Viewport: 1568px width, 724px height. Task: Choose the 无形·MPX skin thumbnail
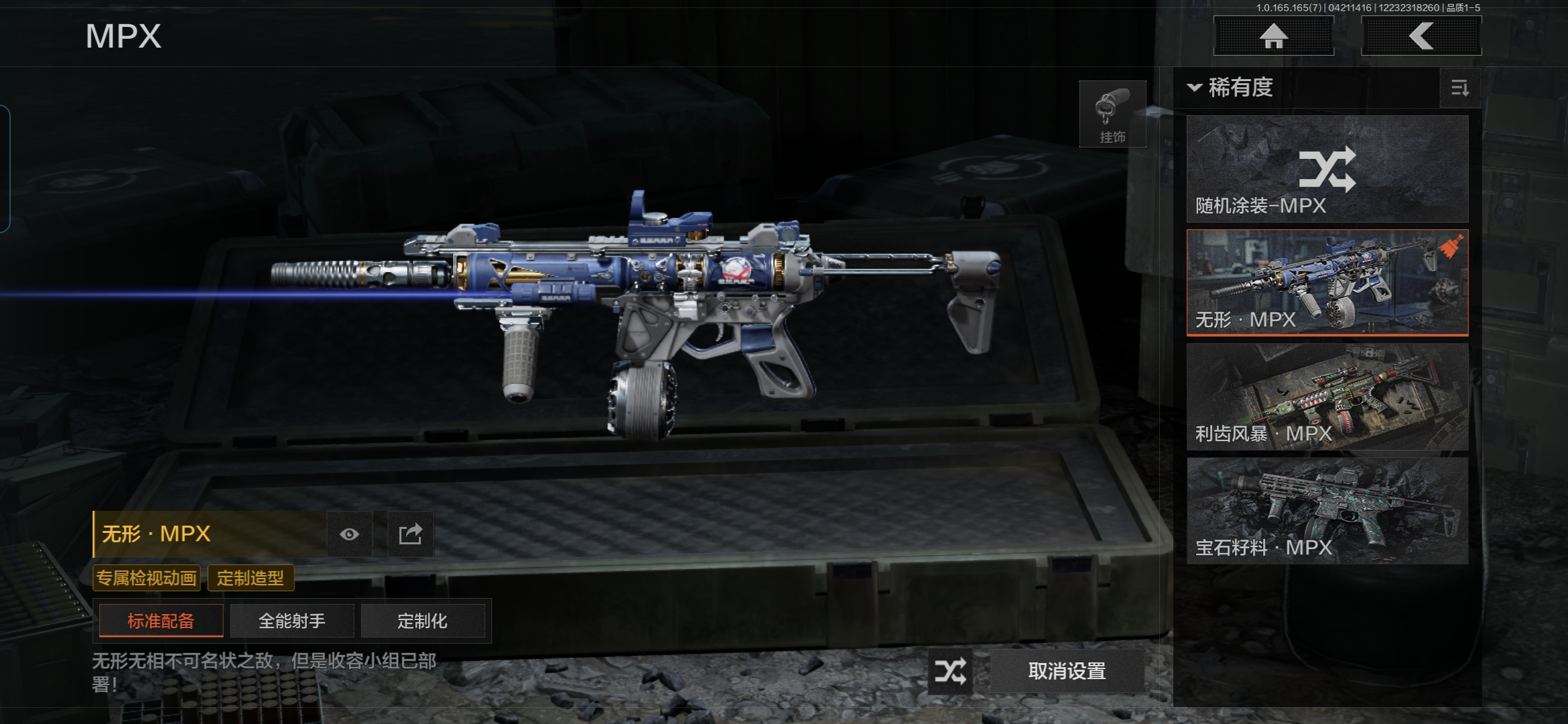(1327, 282)
